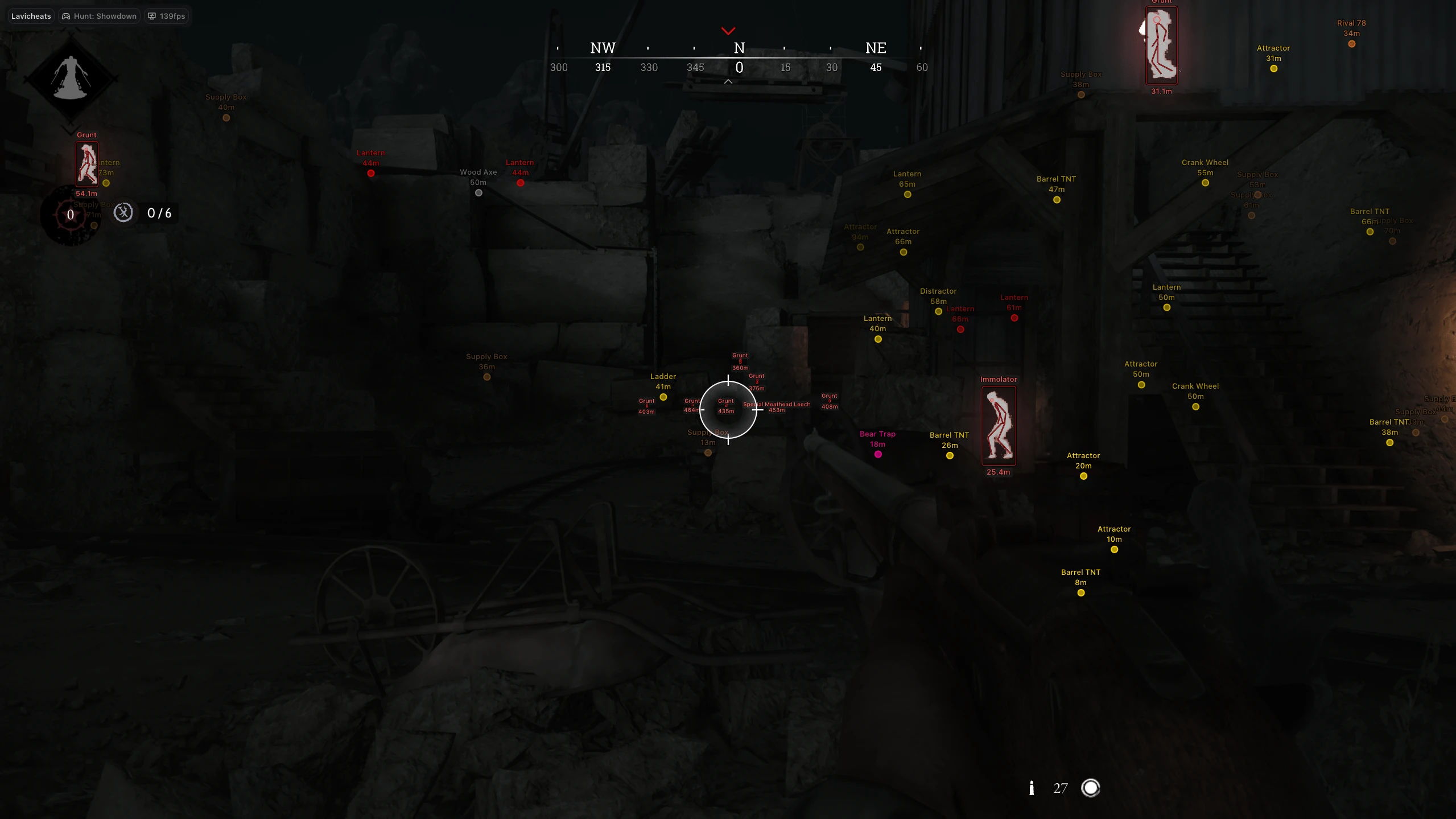The height and width of the screenshot is (819, 1456).
Task: Click the N heading on the compass
Action: [739, 48]
